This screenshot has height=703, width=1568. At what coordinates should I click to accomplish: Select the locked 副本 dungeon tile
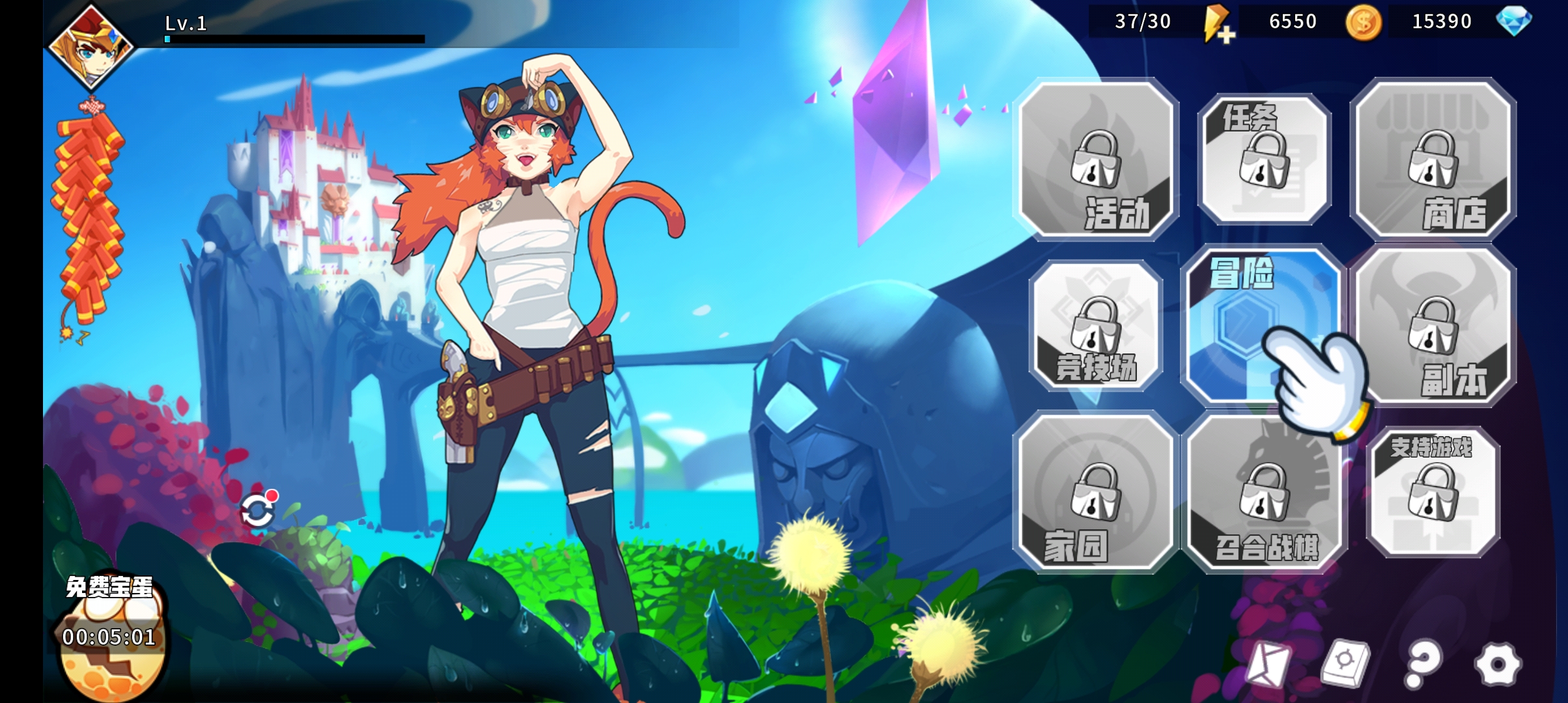[1433, 325]
